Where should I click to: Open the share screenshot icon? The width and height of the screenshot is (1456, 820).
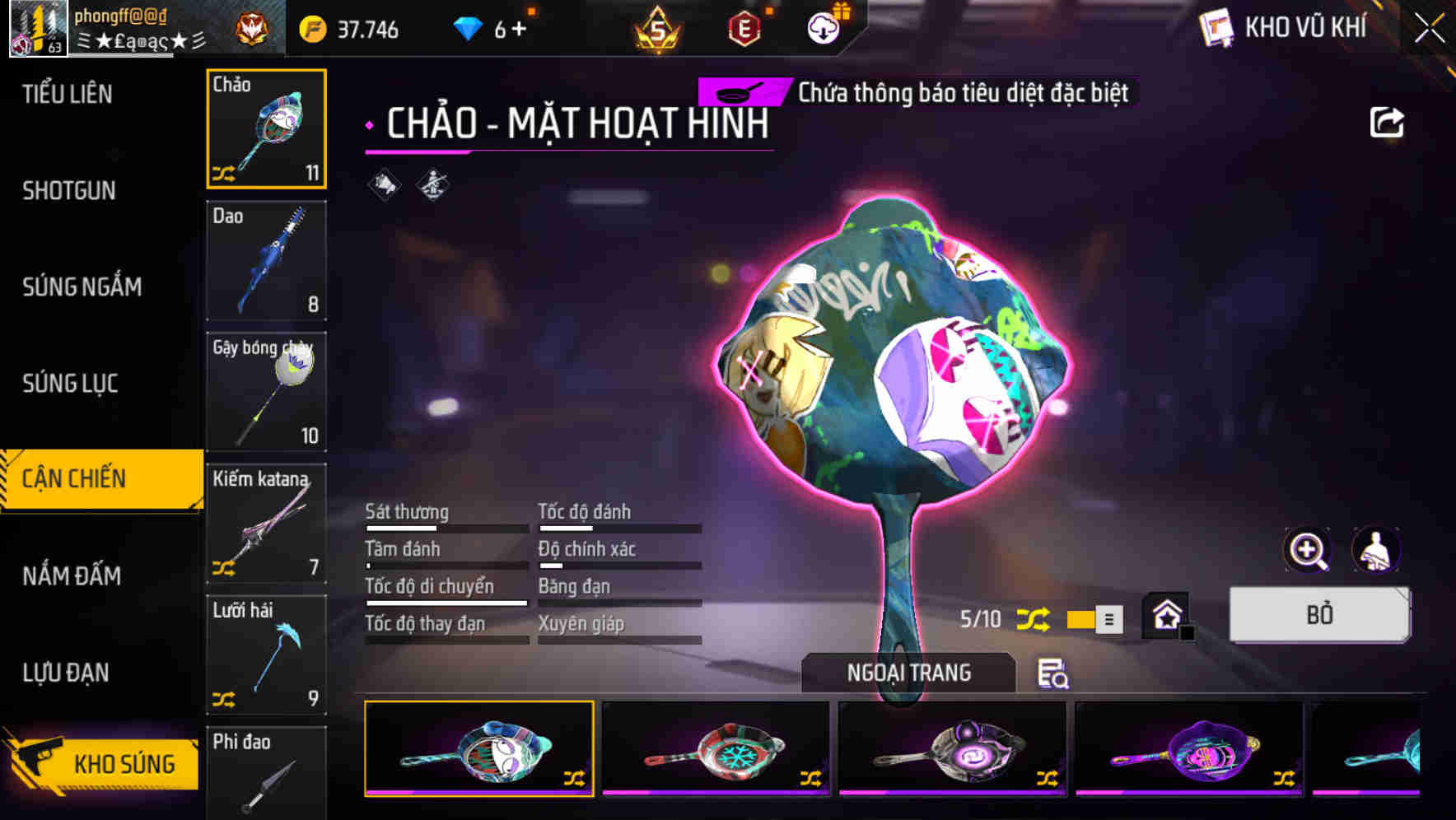[x=1388, y=121]
